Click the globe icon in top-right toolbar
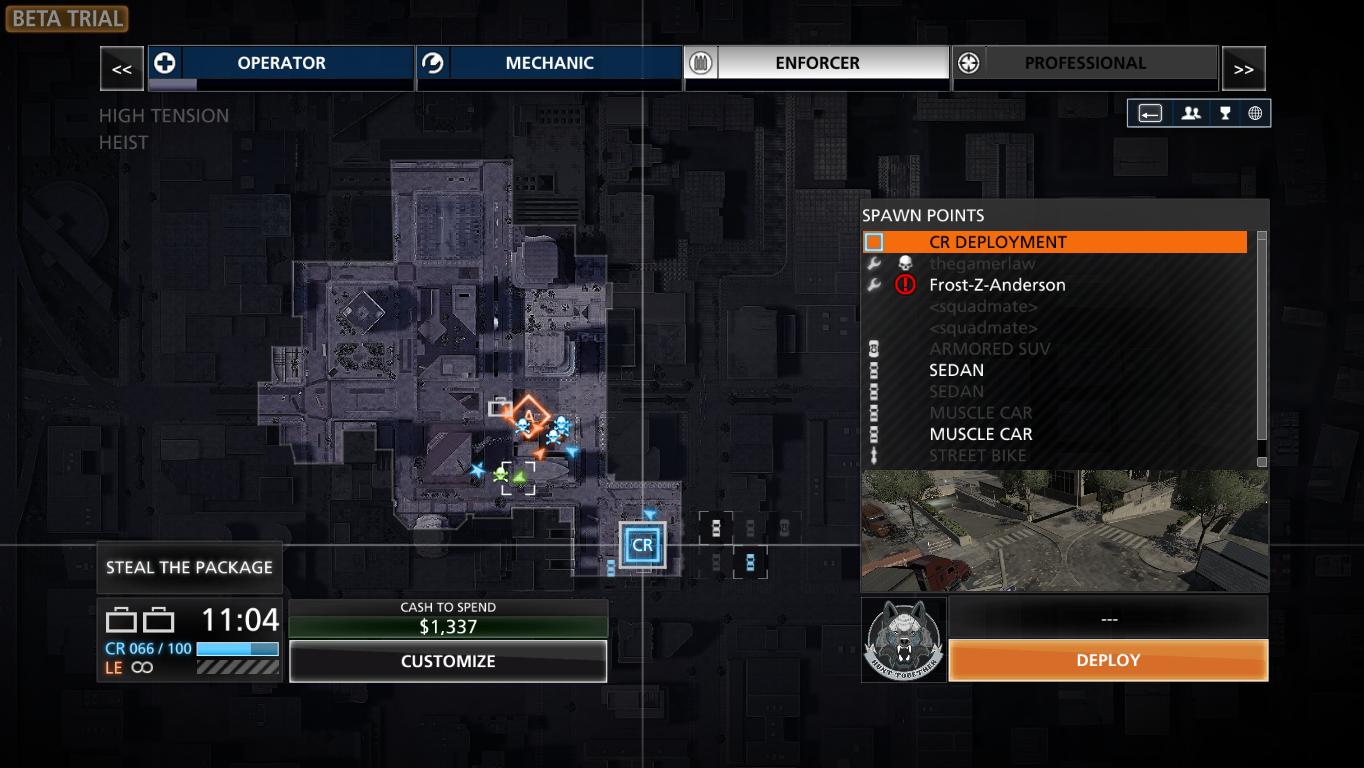Screen dimensions: 1364x768 pos(1254,113)
